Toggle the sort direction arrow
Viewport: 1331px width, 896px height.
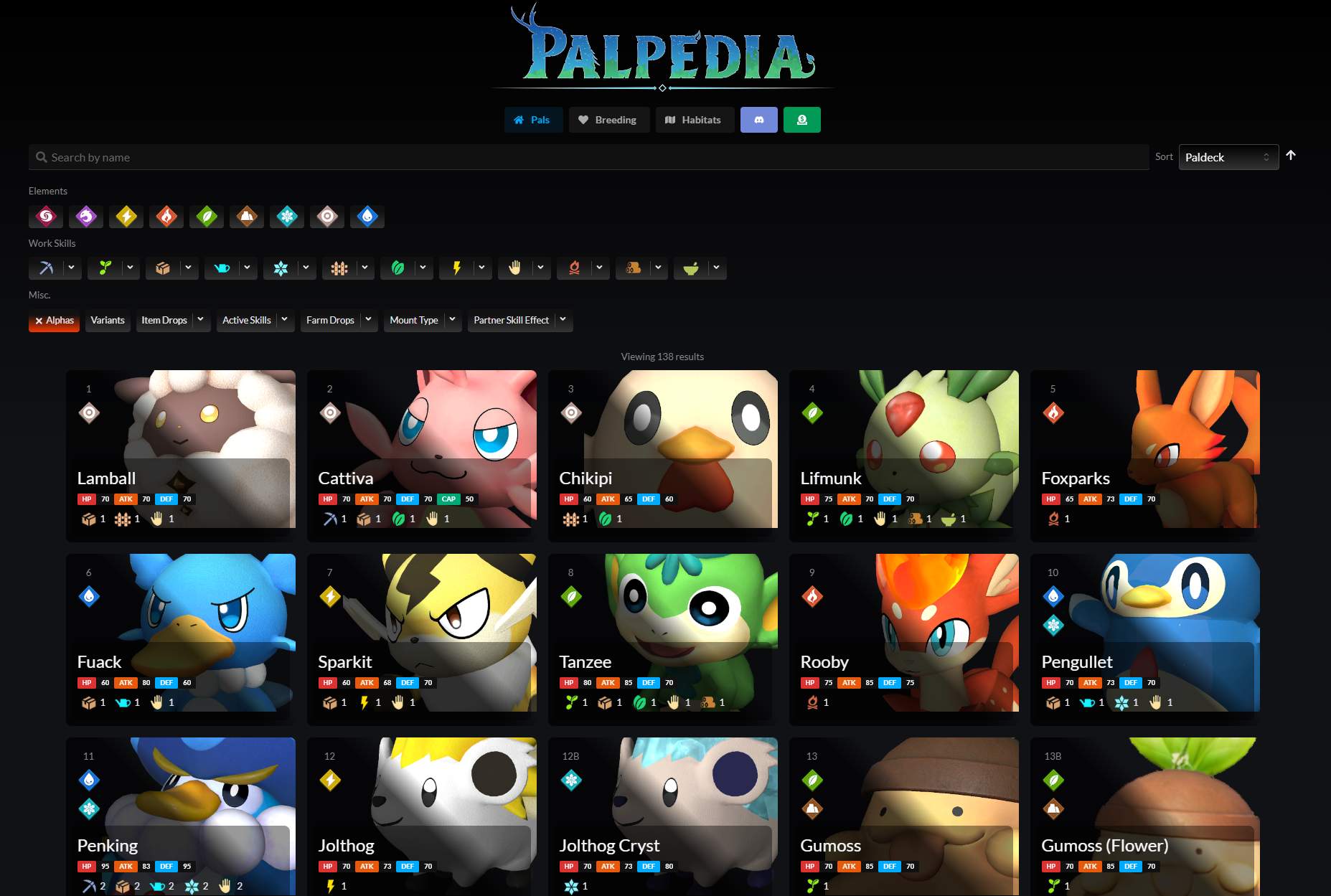(1292, 155)
